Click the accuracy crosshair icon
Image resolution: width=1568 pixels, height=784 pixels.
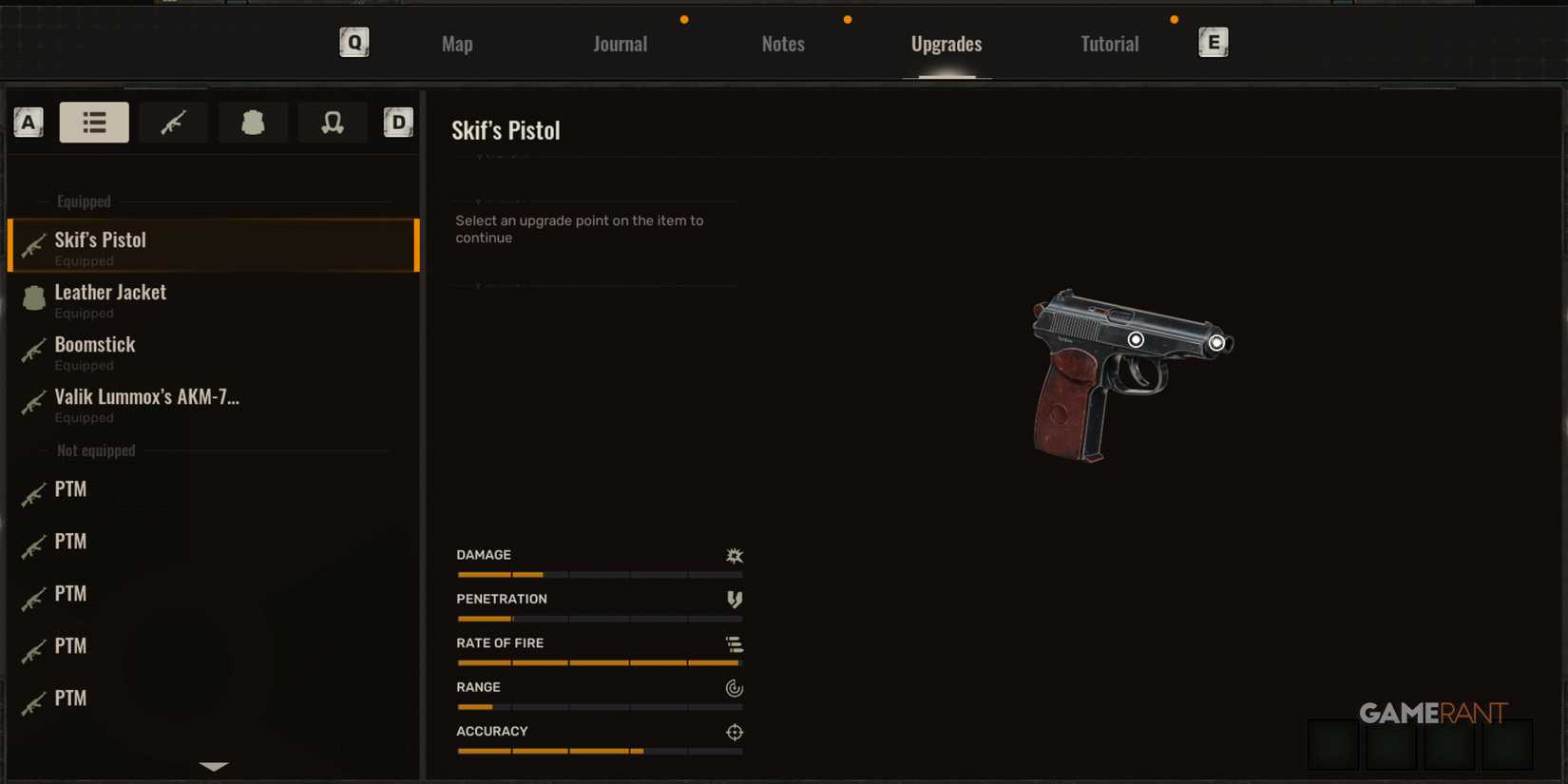[x=734, y=732]
